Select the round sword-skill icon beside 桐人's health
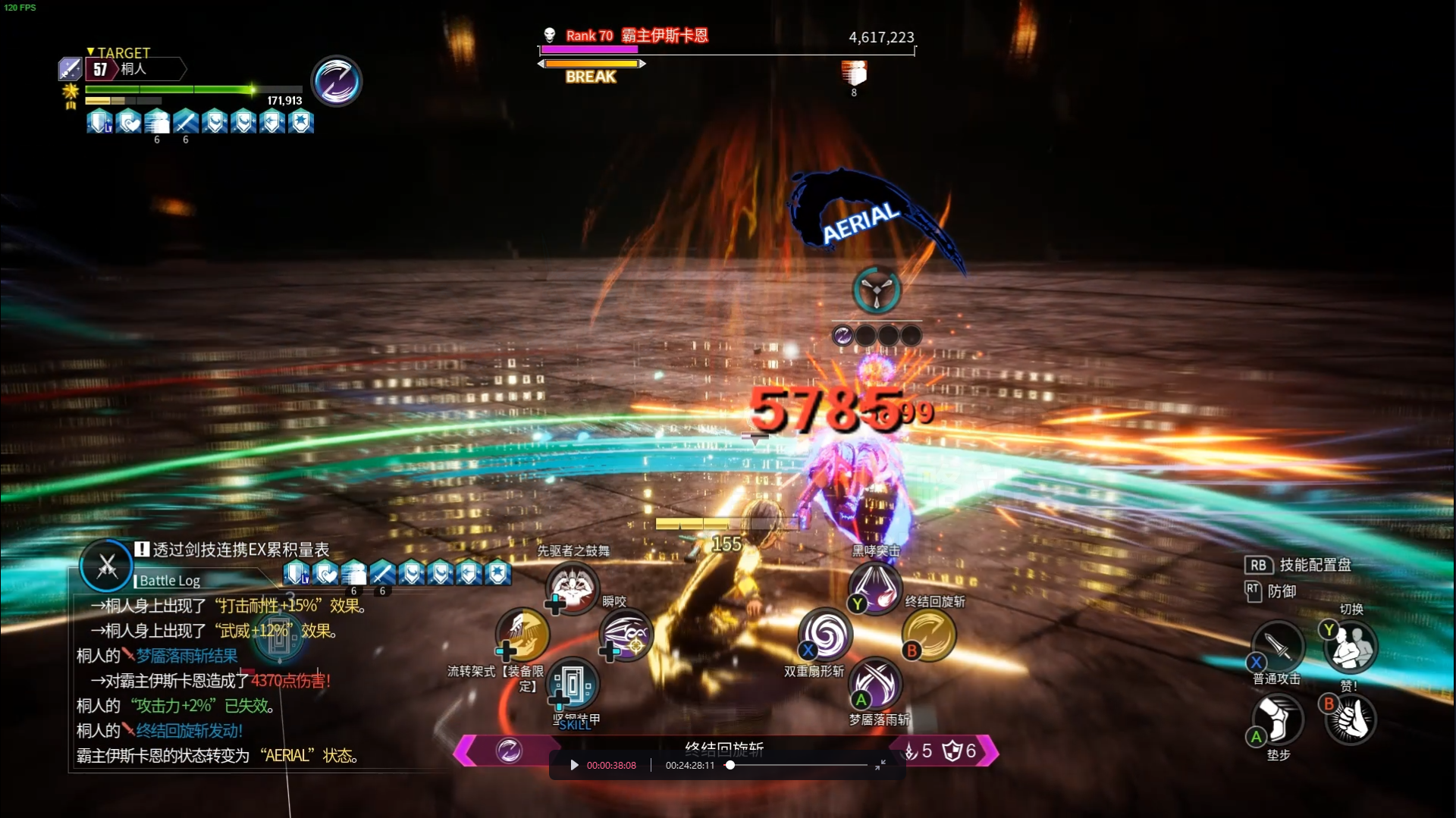The height and width of the screenshot is (818, 1456). pos(337,81)
